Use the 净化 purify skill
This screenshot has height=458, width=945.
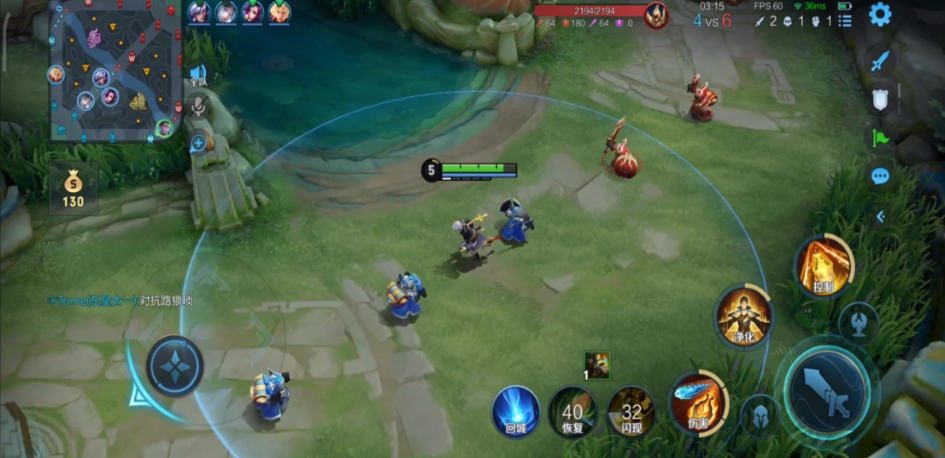[743, 316]
